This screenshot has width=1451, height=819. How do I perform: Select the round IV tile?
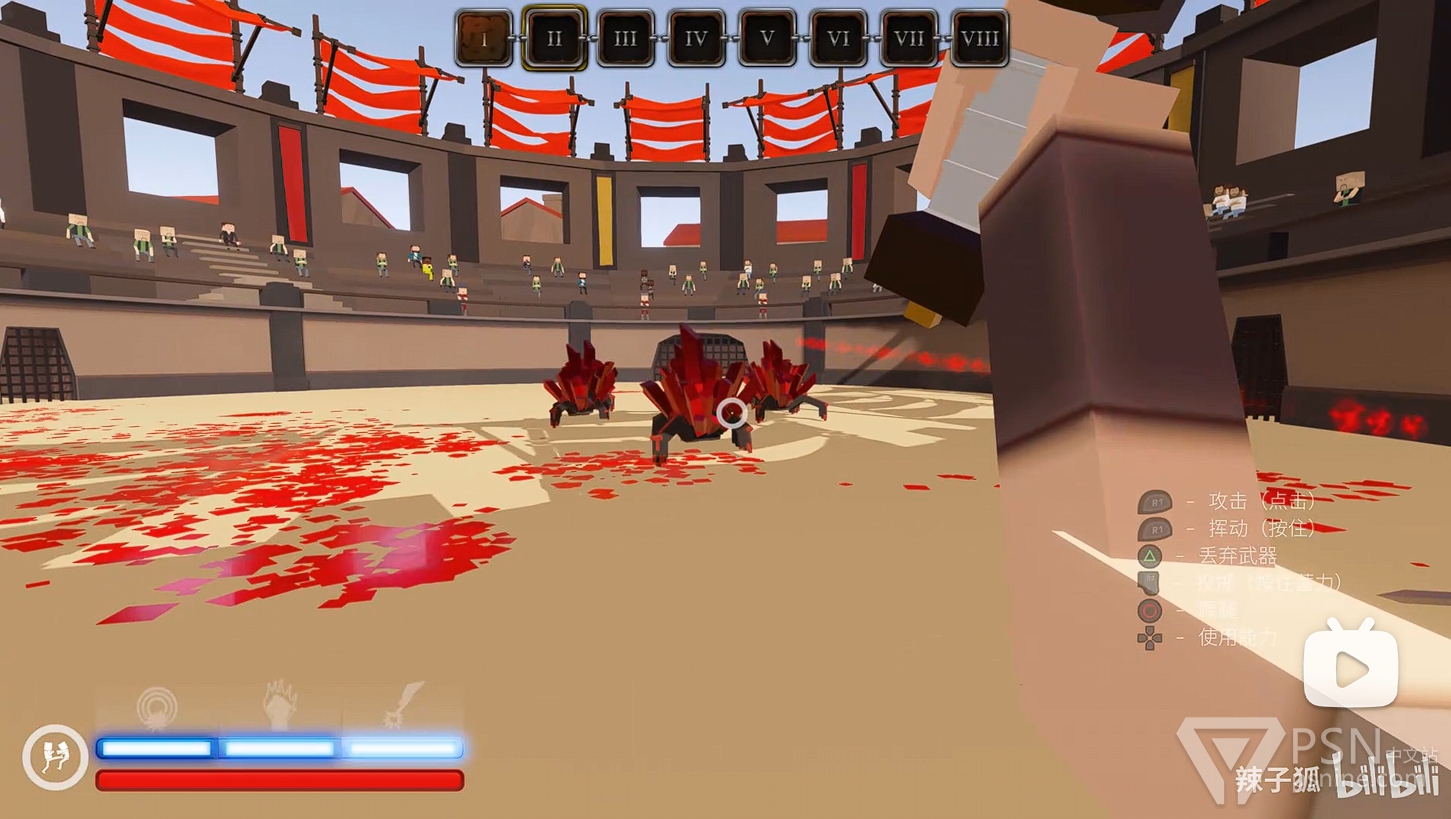click(697, 39)
